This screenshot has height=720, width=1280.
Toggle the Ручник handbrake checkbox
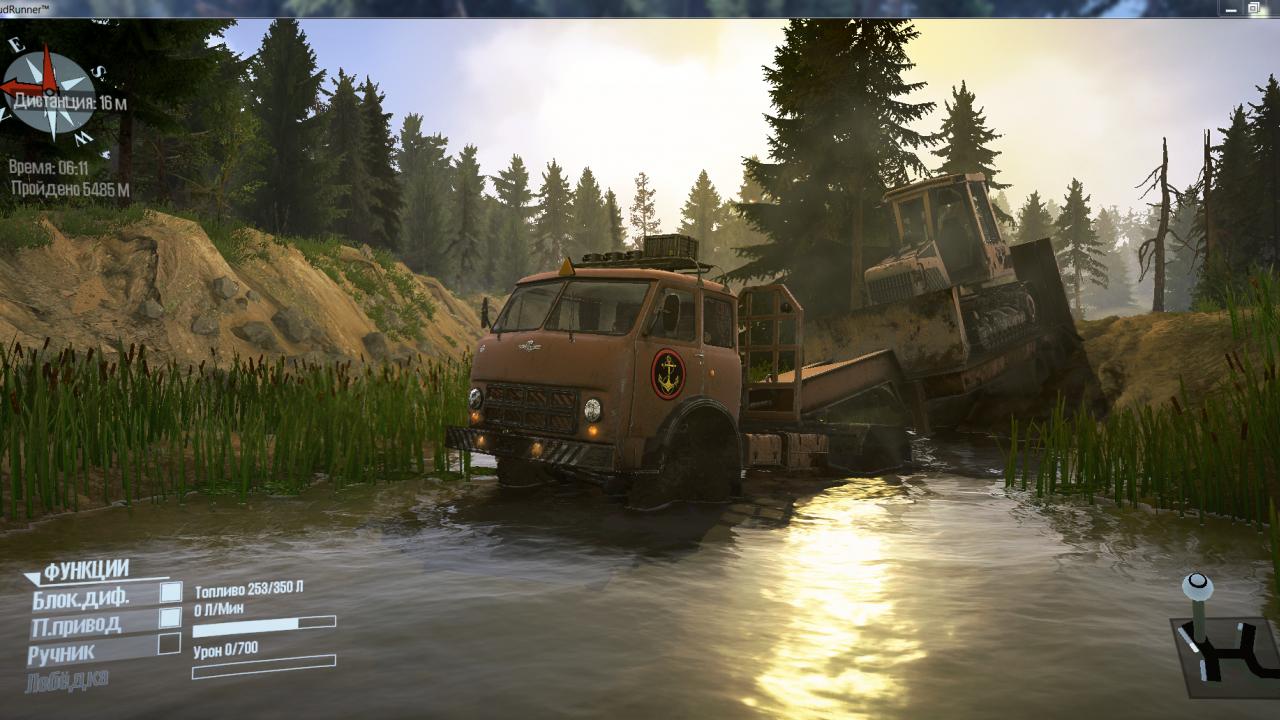(x=171, y=644)
